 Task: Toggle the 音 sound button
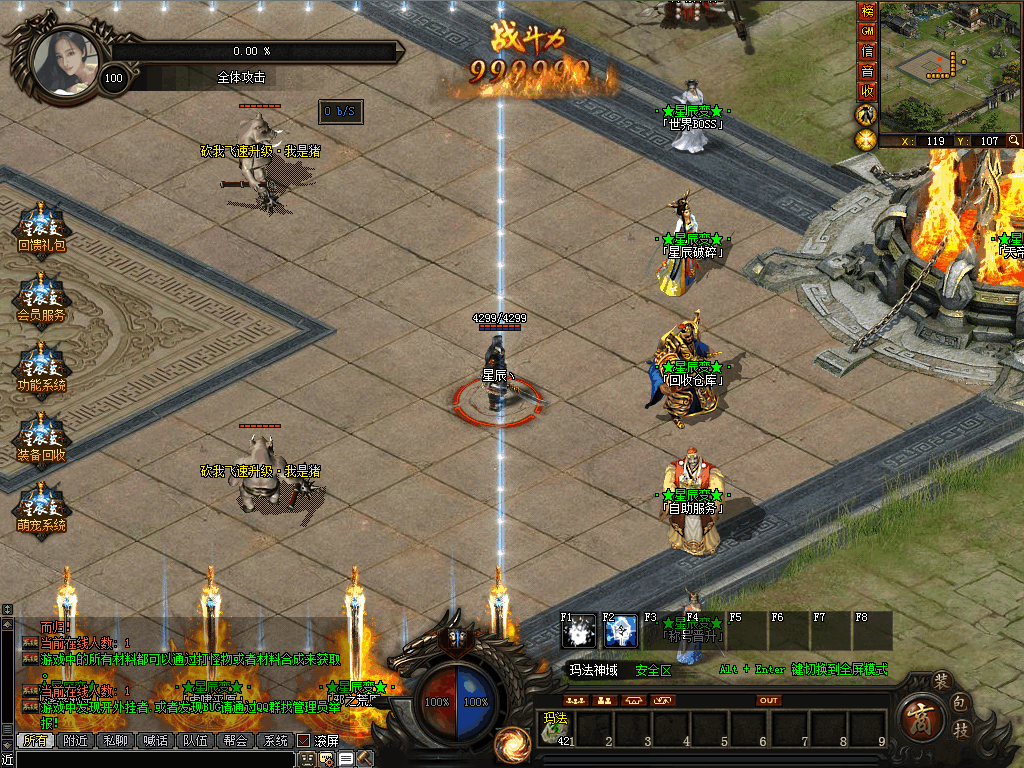(867, 71)
